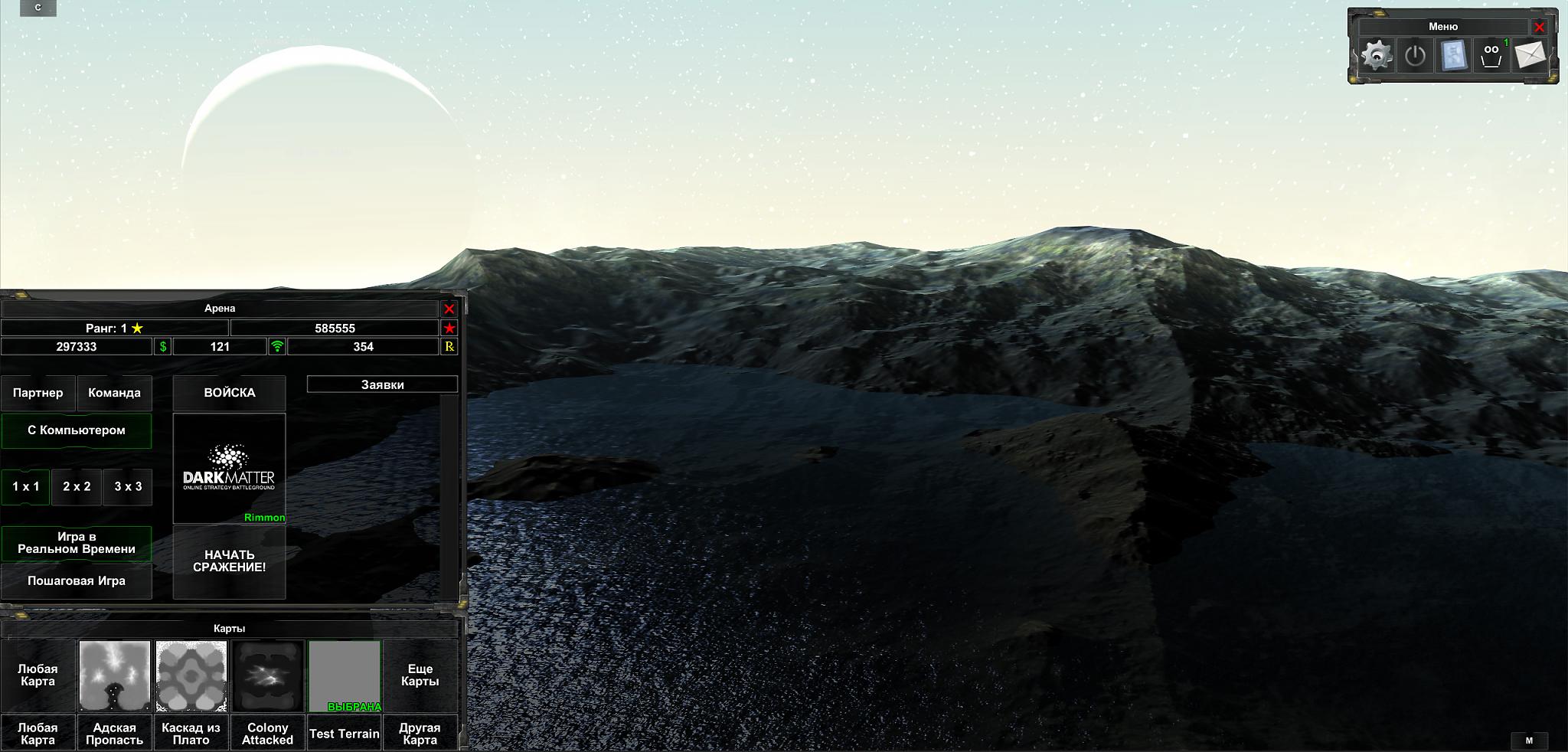Open the gear settings icon
Image resolution: width=1568 pixels, height=752 pixels.
click(x=1377, y=56)
